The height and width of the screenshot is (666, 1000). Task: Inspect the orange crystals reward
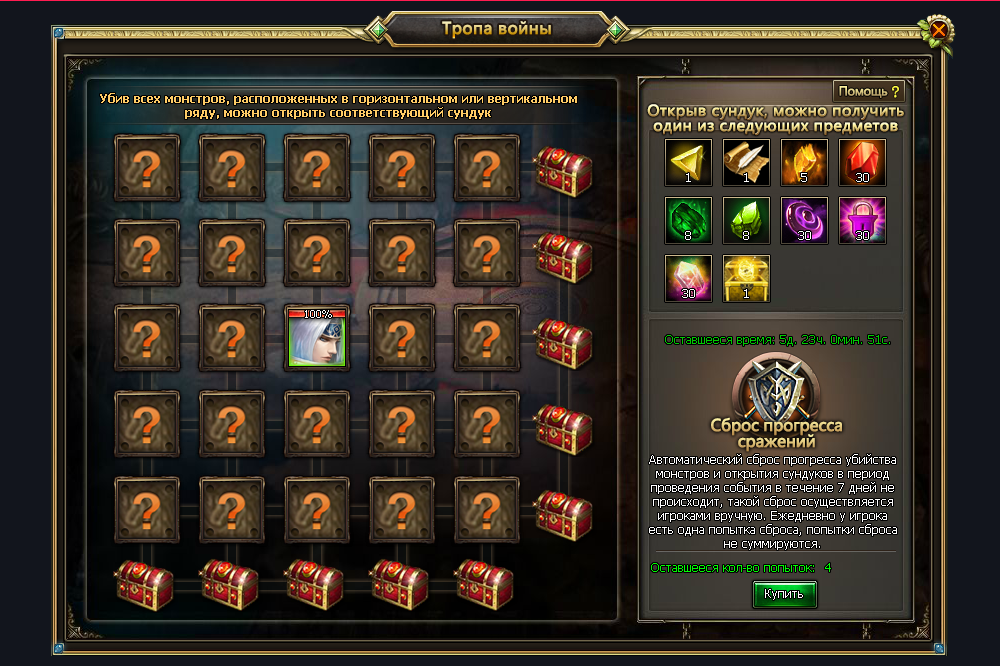(805, 163)
